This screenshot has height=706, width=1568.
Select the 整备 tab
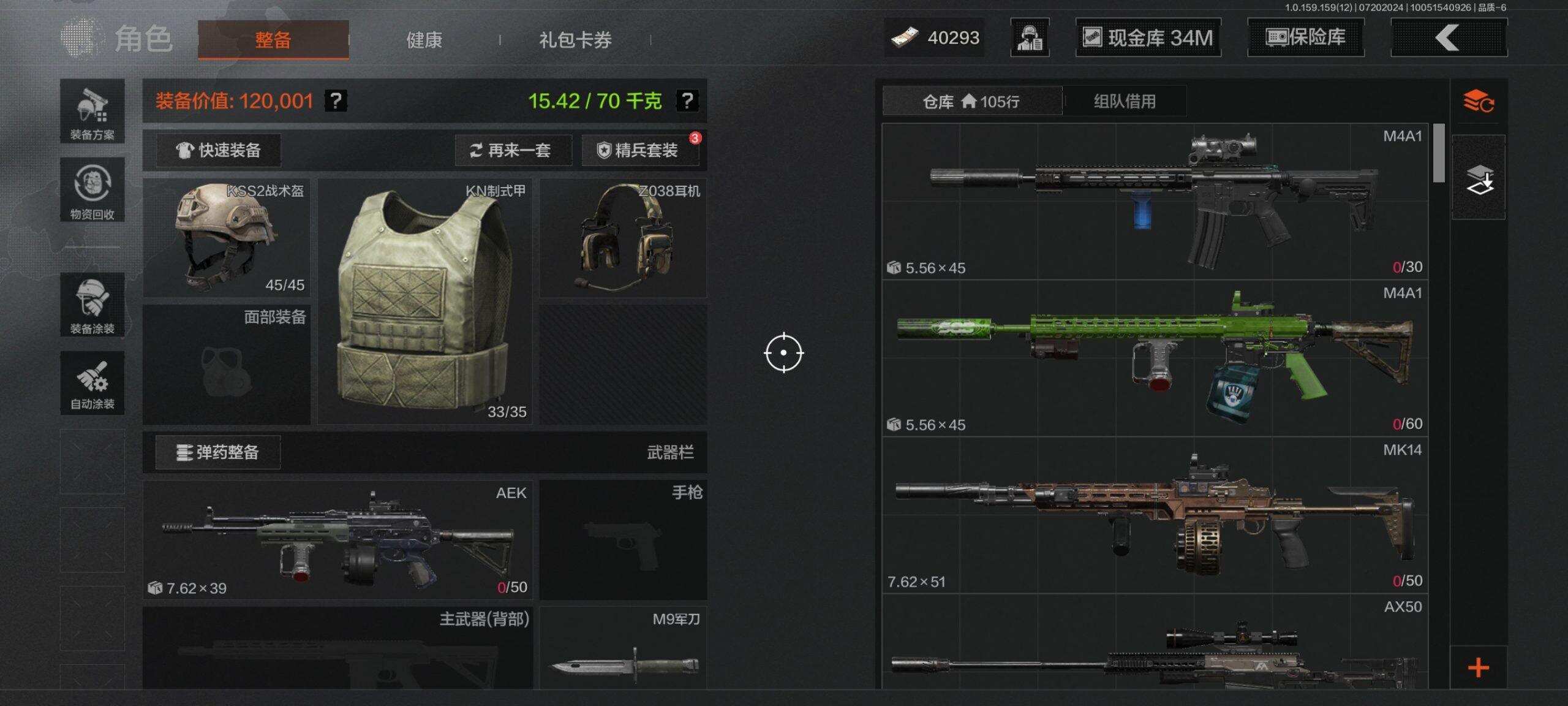(273, 40)
